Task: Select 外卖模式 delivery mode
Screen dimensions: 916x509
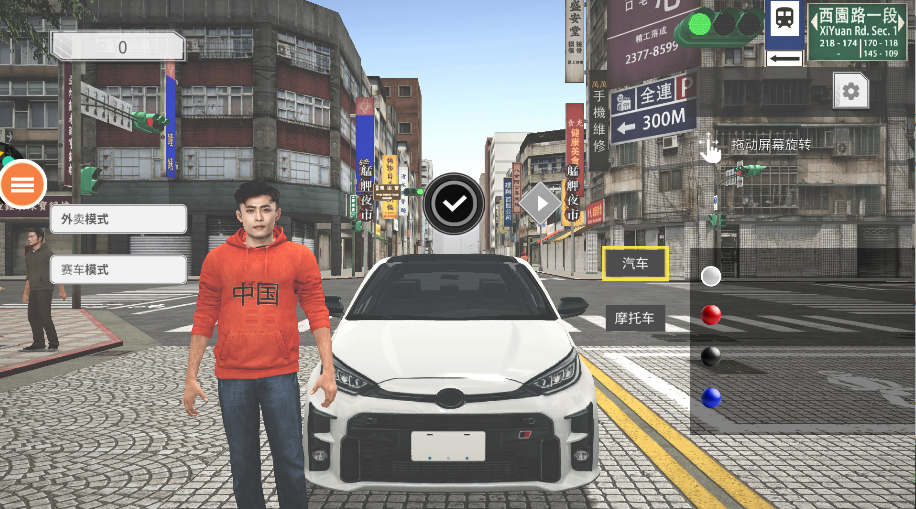Action: click(x=118, y=219)
